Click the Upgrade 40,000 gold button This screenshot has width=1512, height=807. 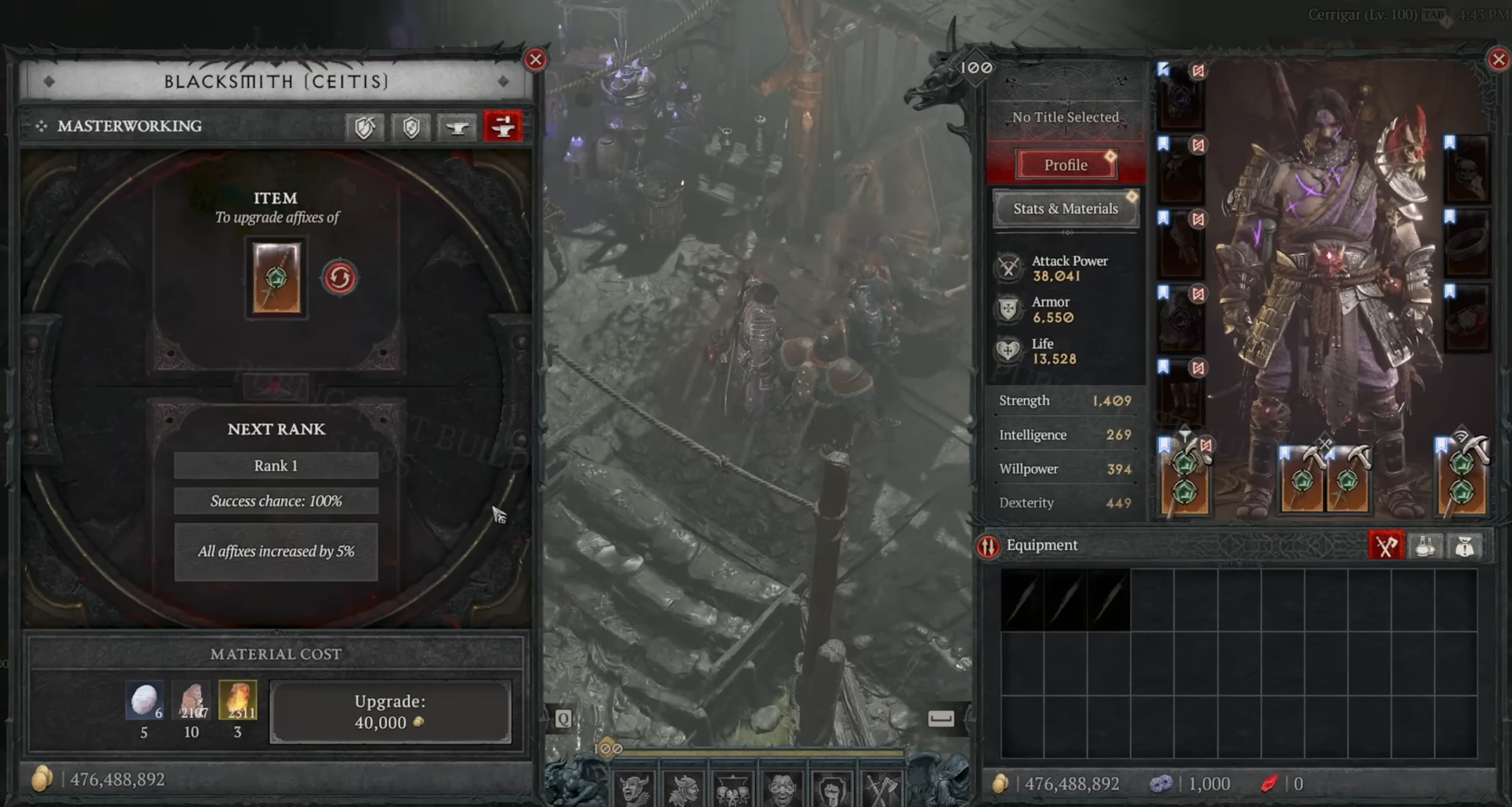390,711
